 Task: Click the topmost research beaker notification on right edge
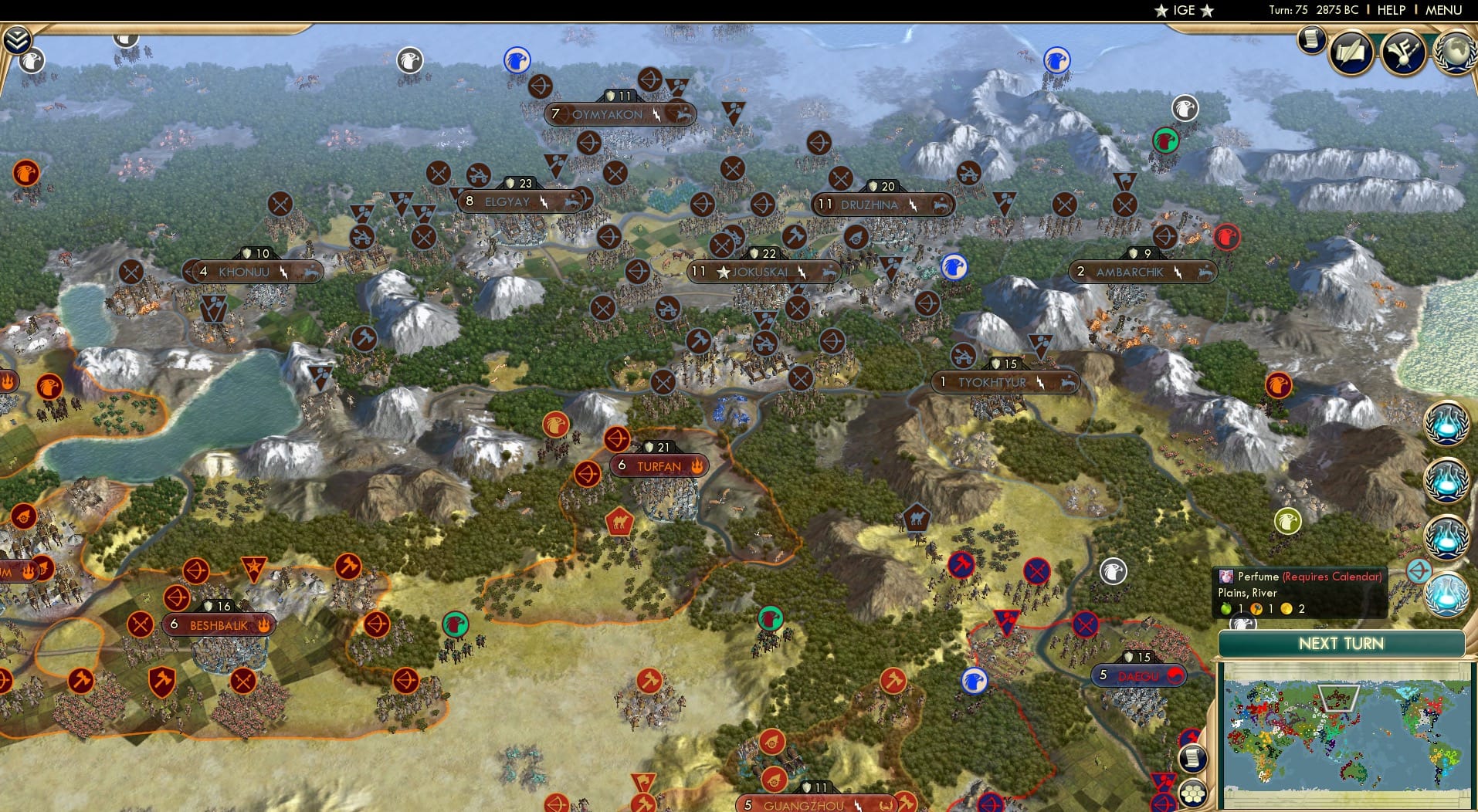point(1449,423)
